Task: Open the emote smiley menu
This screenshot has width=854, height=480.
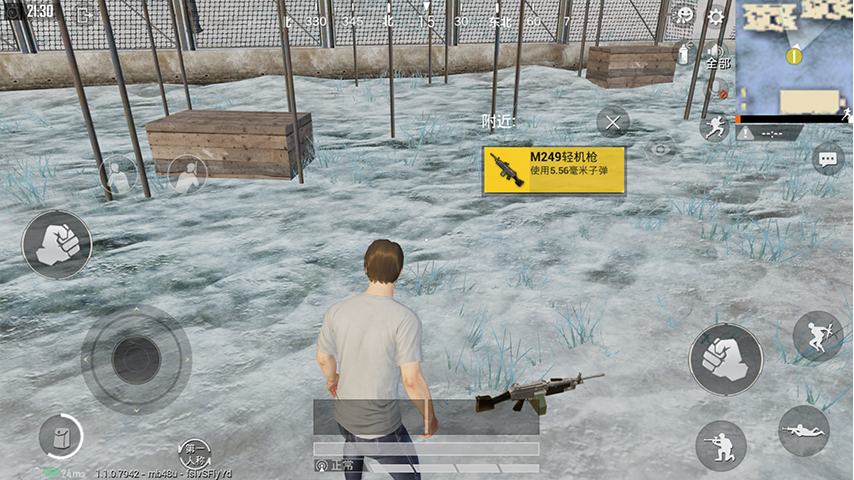Action: (x=685, y=16)
